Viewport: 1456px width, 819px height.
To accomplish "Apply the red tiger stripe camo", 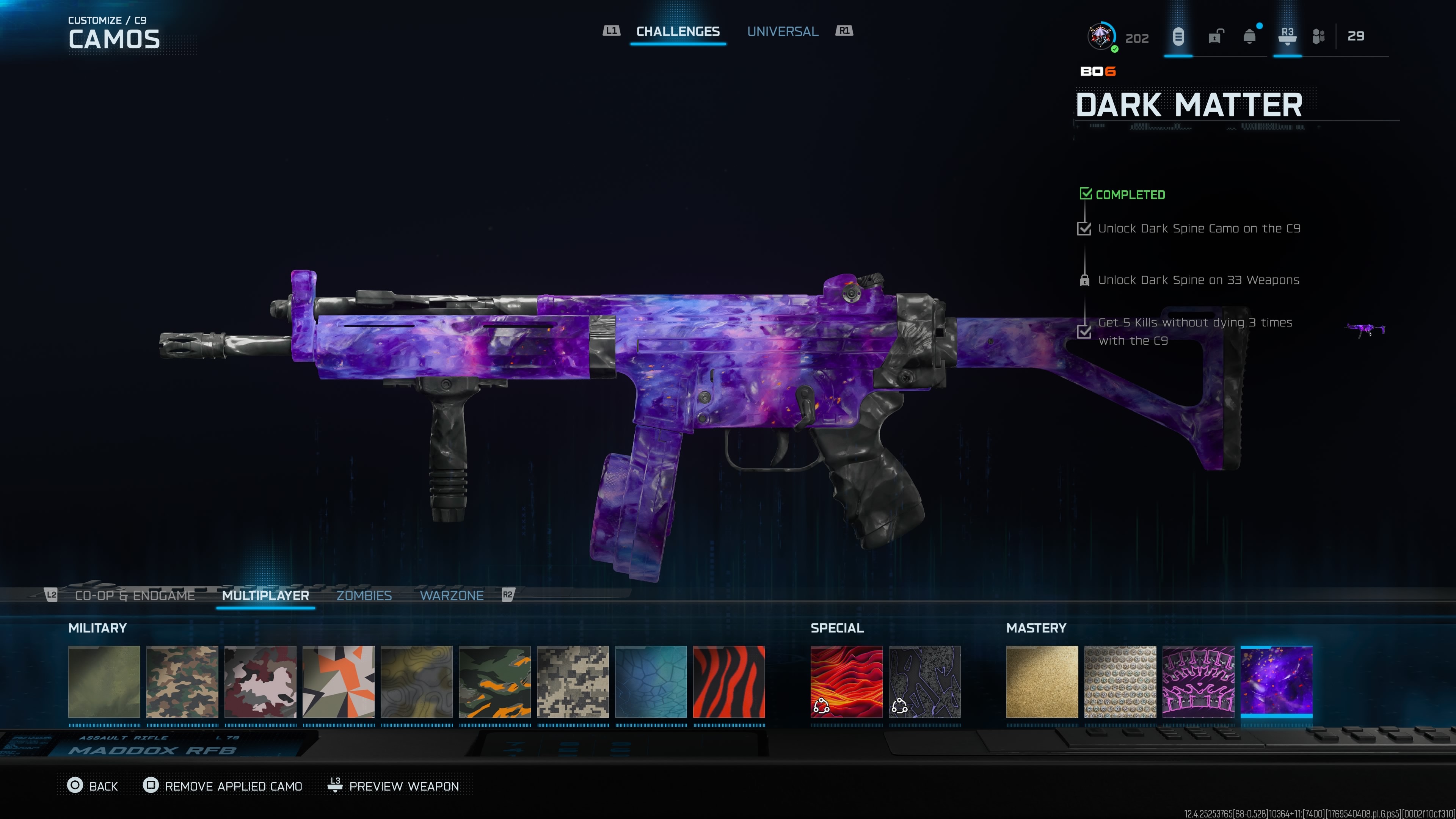I will [728, 682].
